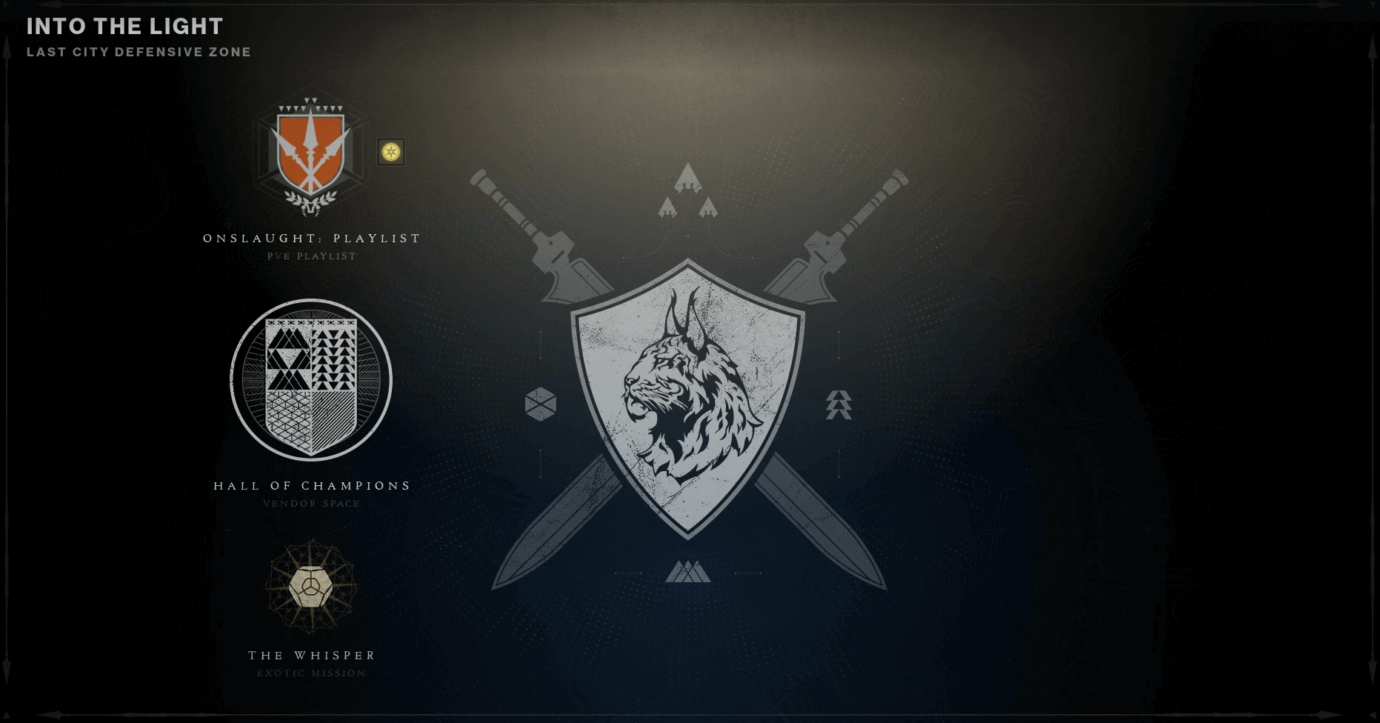Select the yellow challenge emblem beside Onslaught
Viewport: 1380px width, 723px height.
click(390, 150)
